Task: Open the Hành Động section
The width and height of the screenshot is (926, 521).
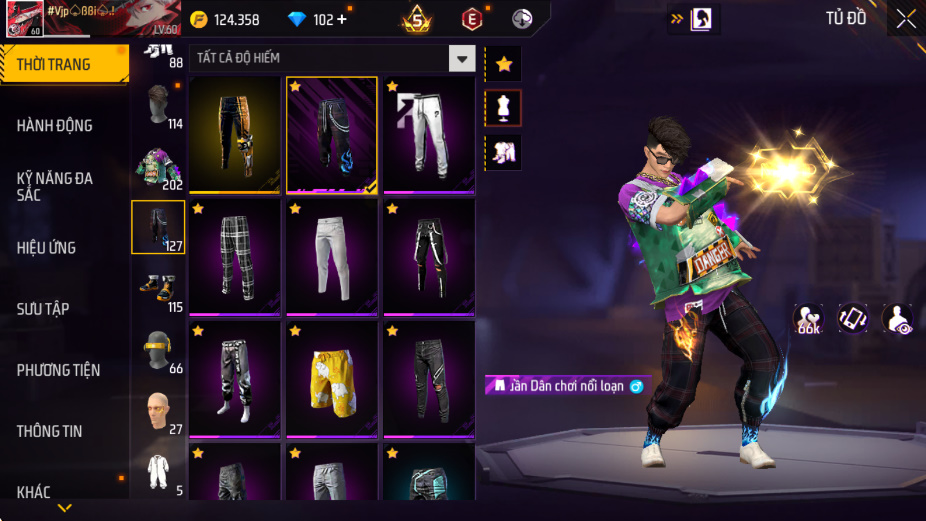Action: pyautogui.click(x=55, y=125)
